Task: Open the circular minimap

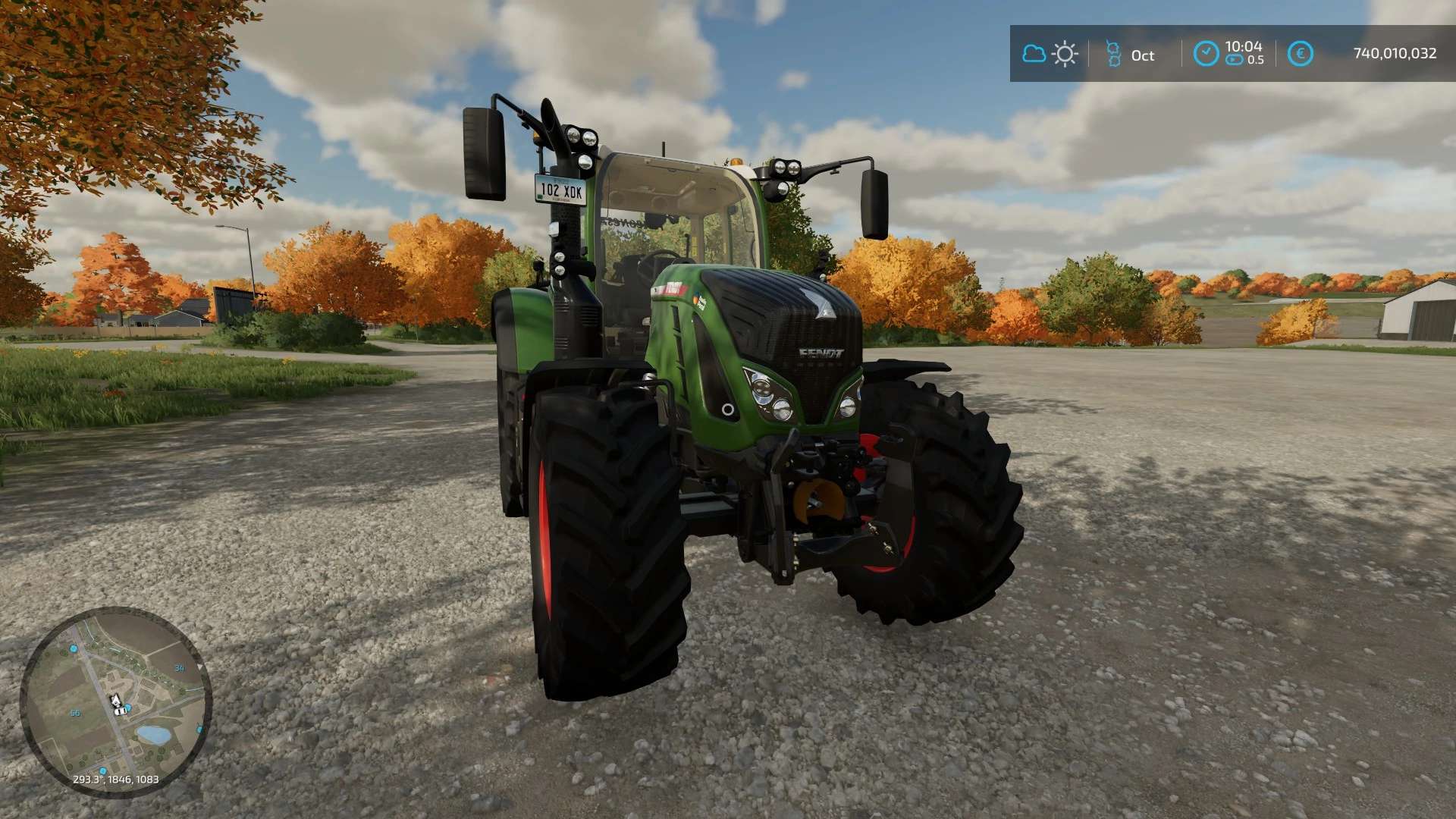Action: (x=115, y=701)
